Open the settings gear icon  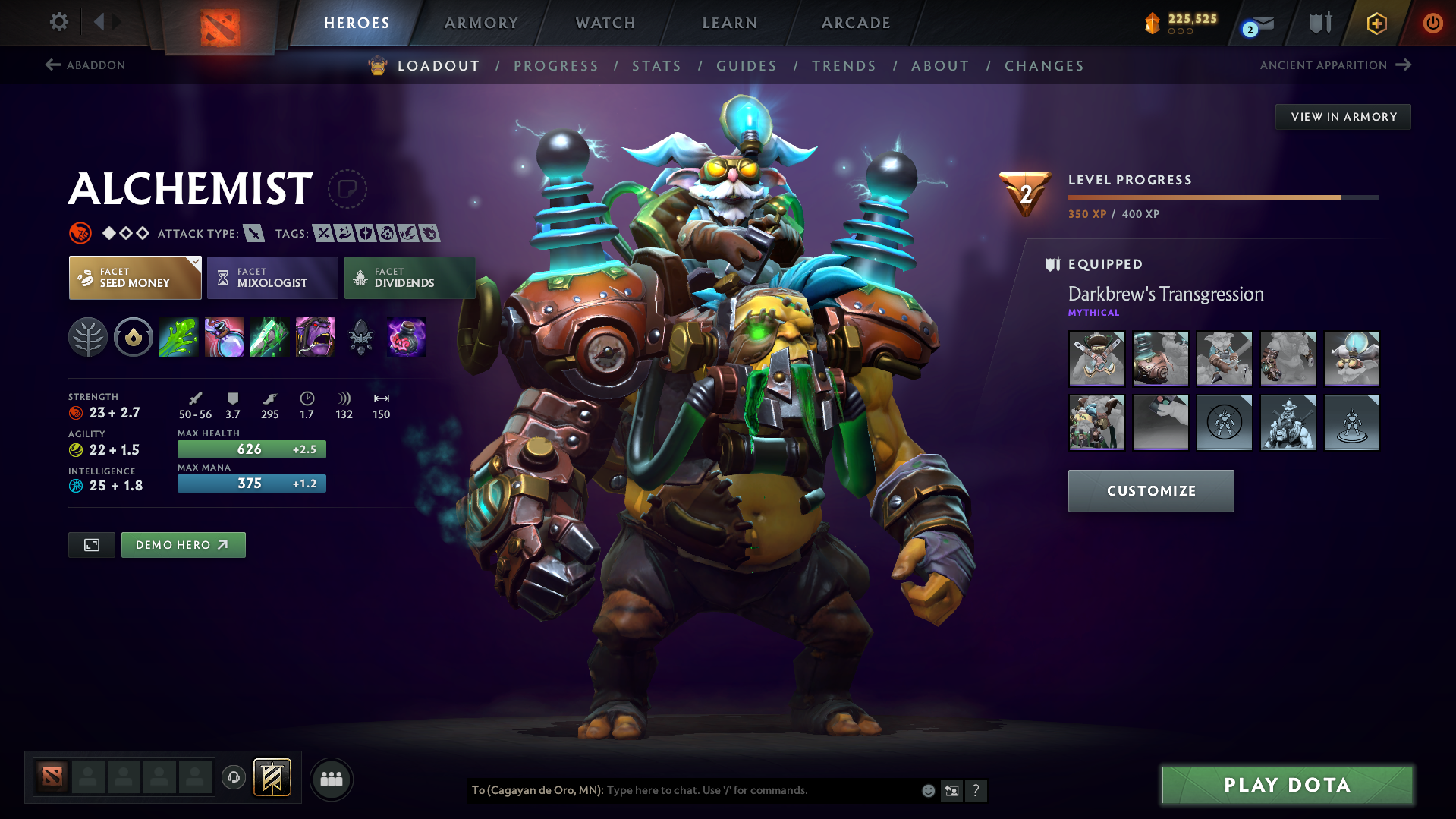(x=58, y=22)
